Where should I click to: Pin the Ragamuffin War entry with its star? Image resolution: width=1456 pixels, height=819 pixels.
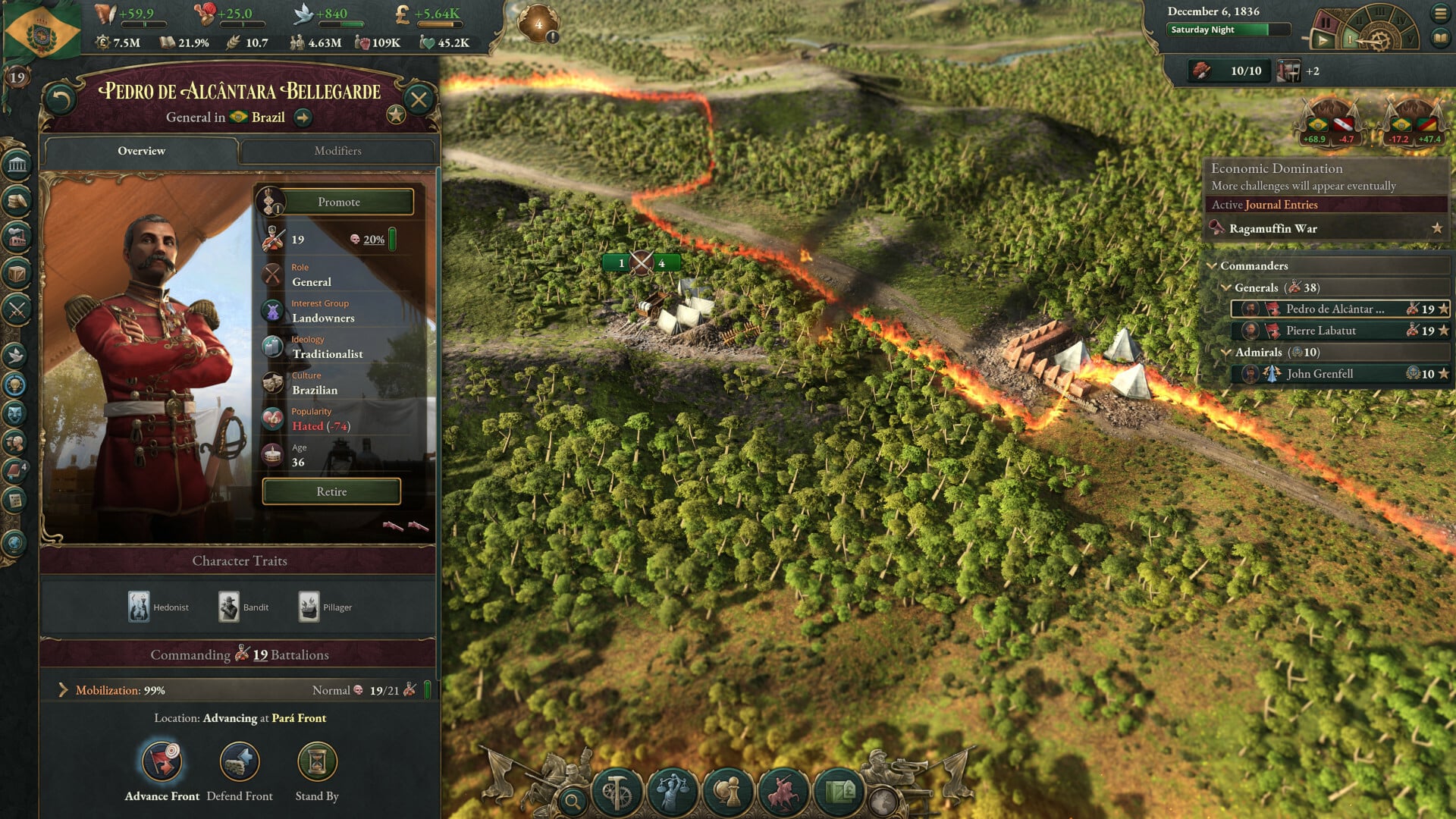pos(1436,228)
